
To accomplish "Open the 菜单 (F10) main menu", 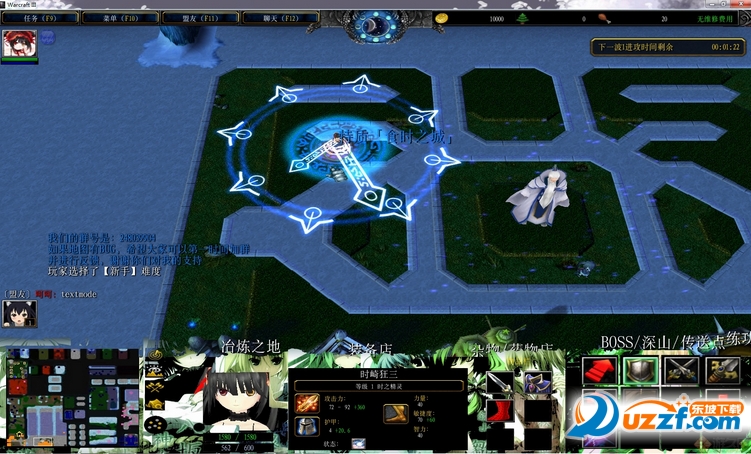I will tap(121, 18).
